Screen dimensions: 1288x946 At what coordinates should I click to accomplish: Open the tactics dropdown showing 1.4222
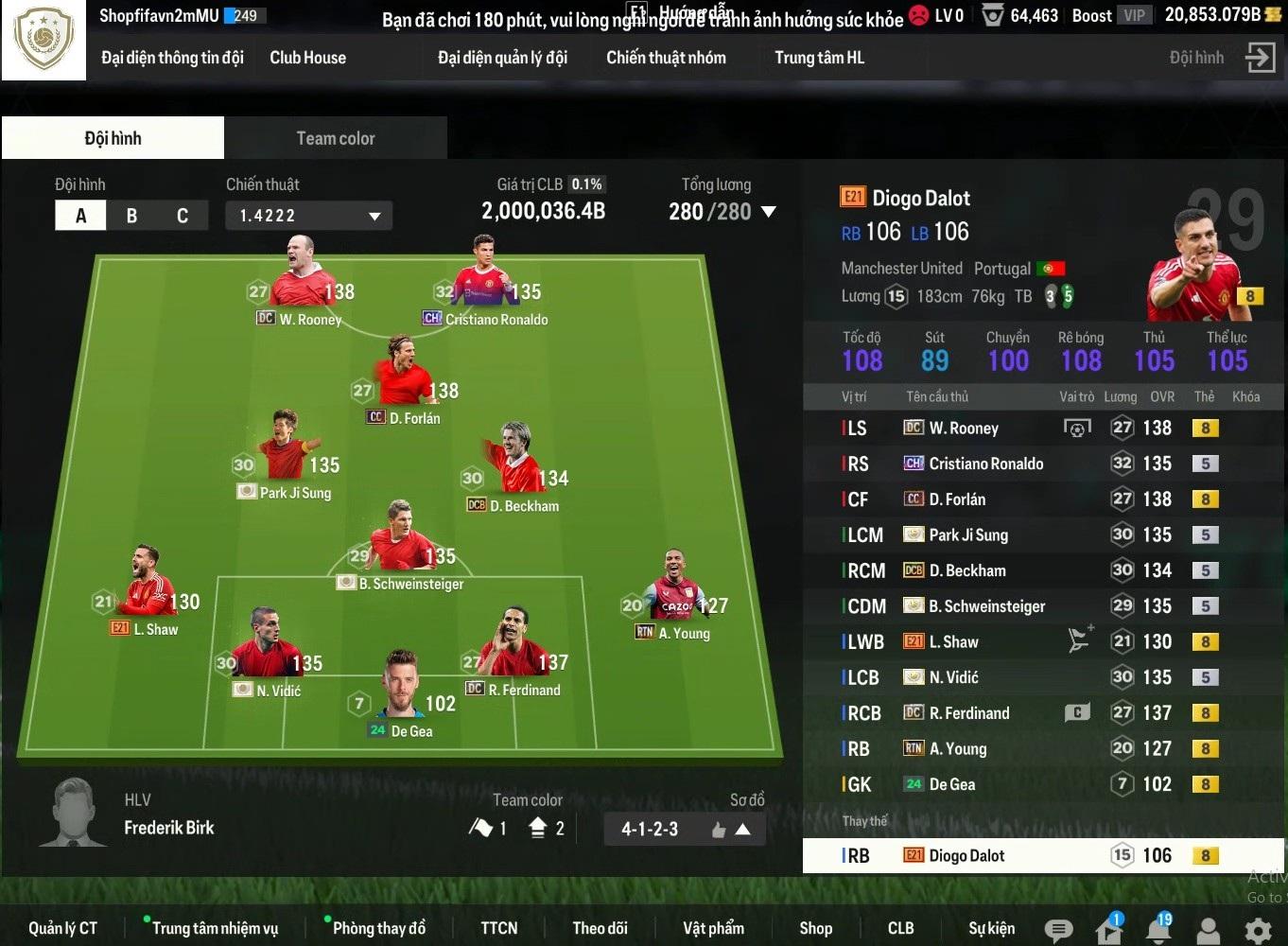click(308, 216)
